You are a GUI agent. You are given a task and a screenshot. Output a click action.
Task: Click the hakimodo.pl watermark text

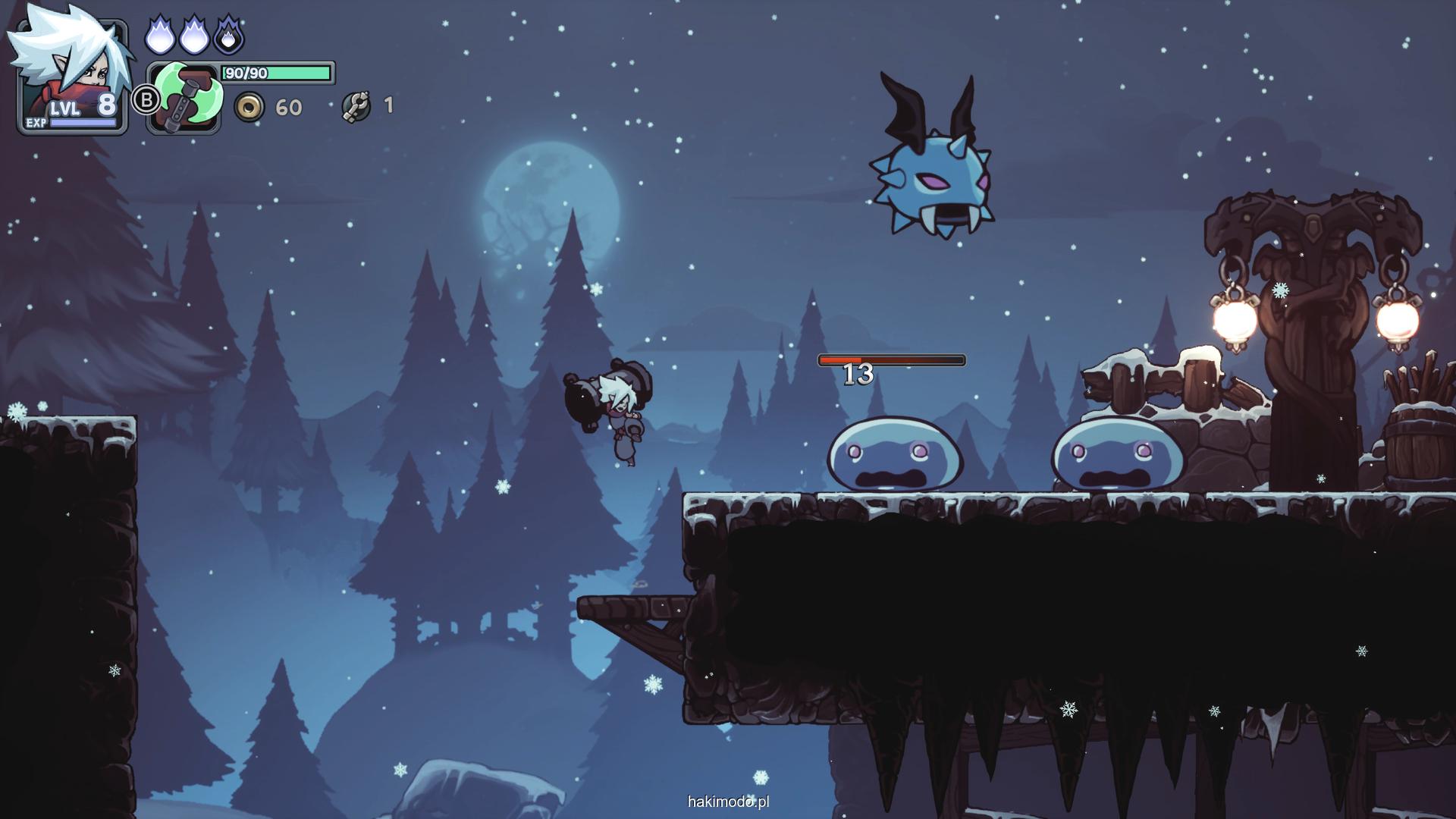(x=728, y=802)
